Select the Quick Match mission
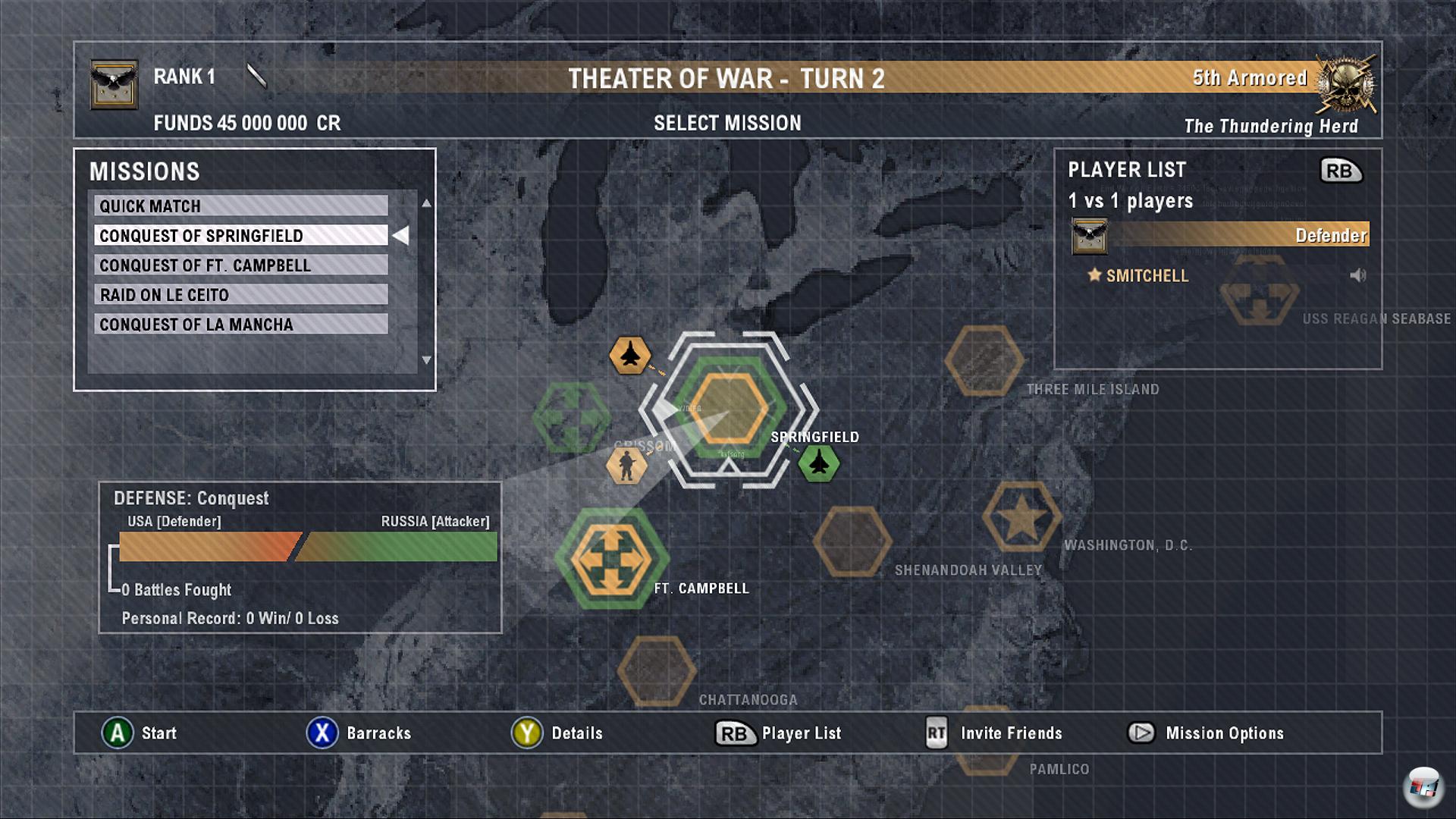 pos(240,206)
